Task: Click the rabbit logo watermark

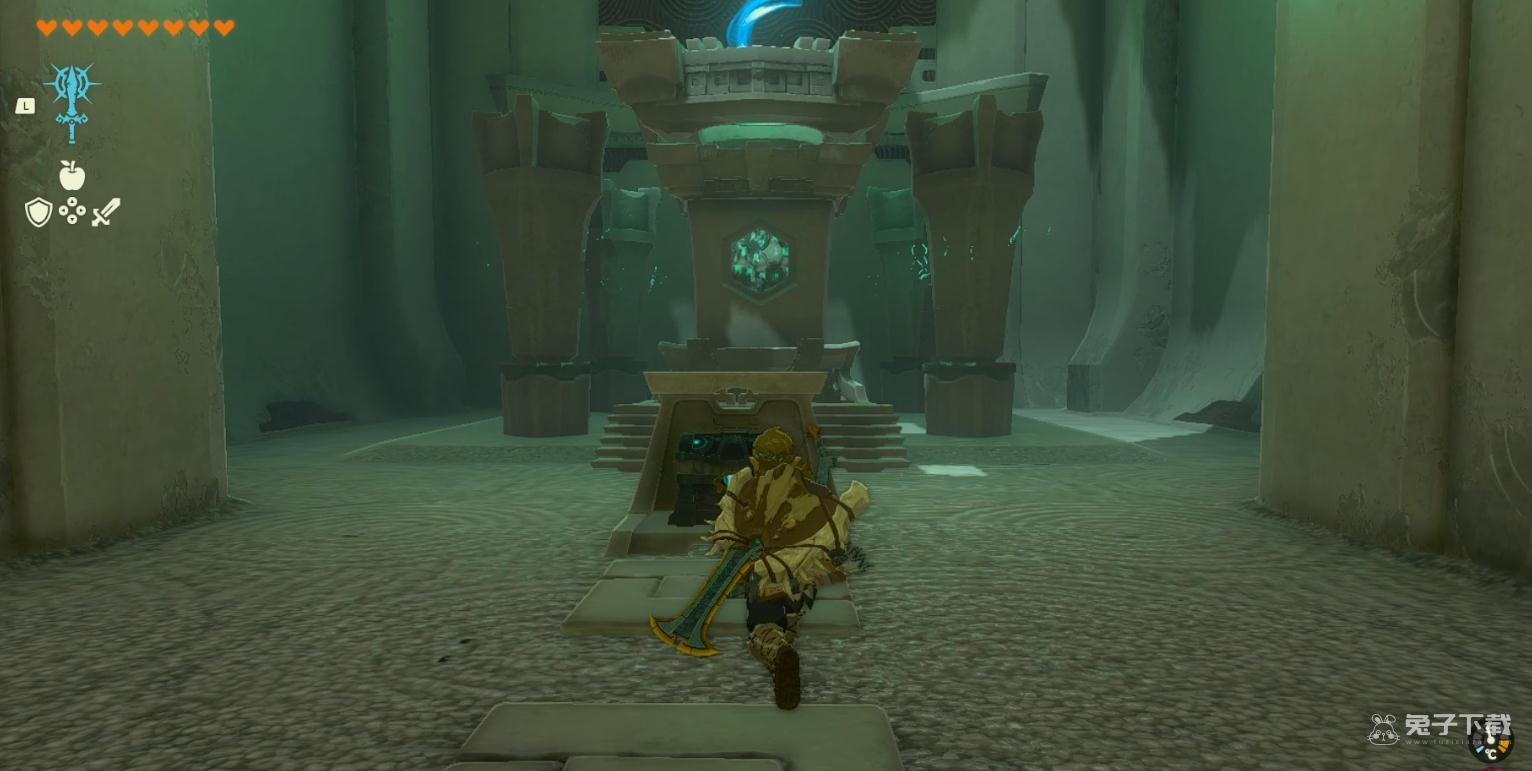Action: [1383, 729]
